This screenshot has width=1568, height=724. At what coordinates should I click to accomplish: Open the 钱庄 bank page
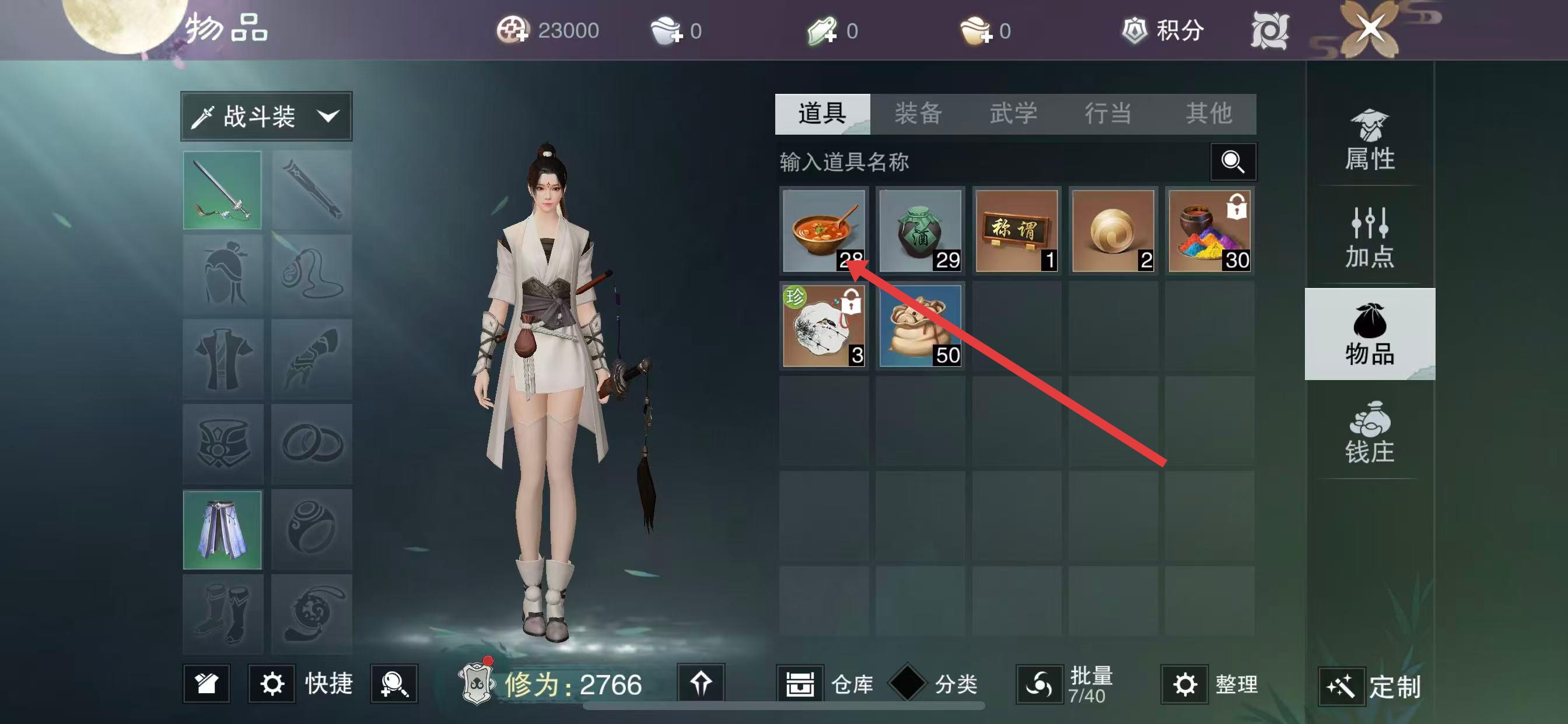1370,433
